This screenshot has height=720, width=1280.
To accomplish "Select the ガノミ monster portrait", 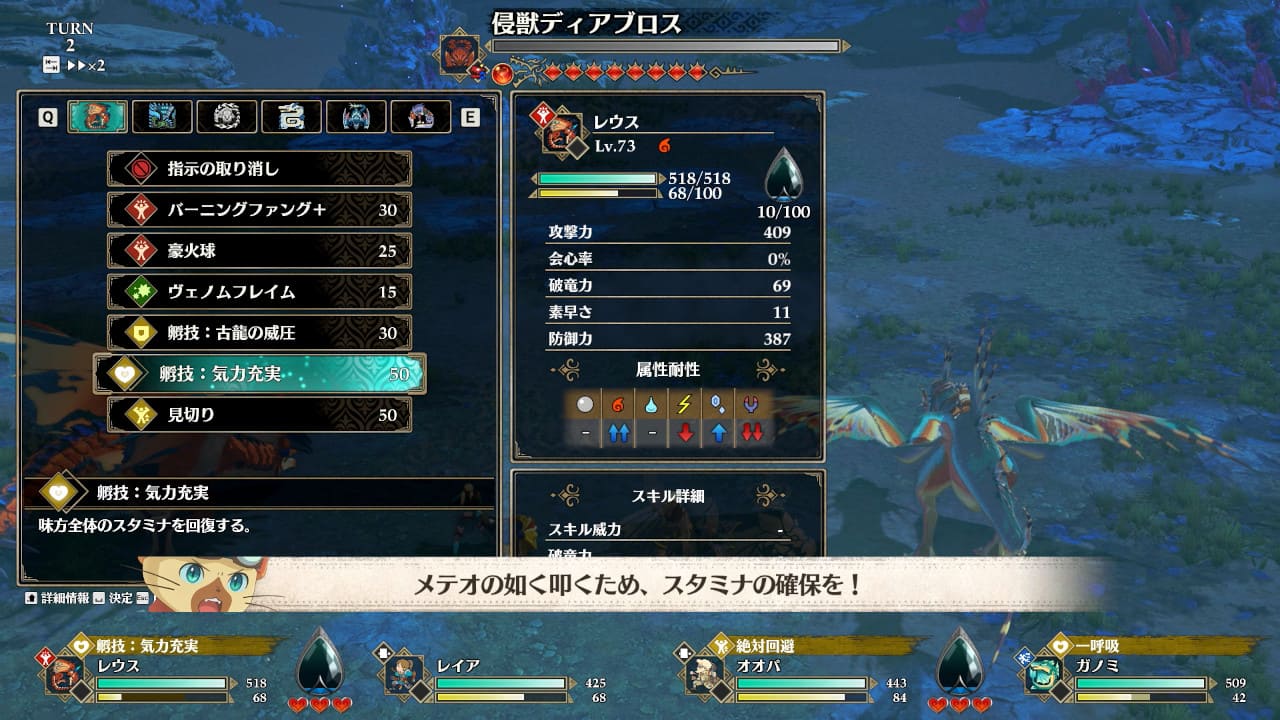I will tap(1044, 674).
